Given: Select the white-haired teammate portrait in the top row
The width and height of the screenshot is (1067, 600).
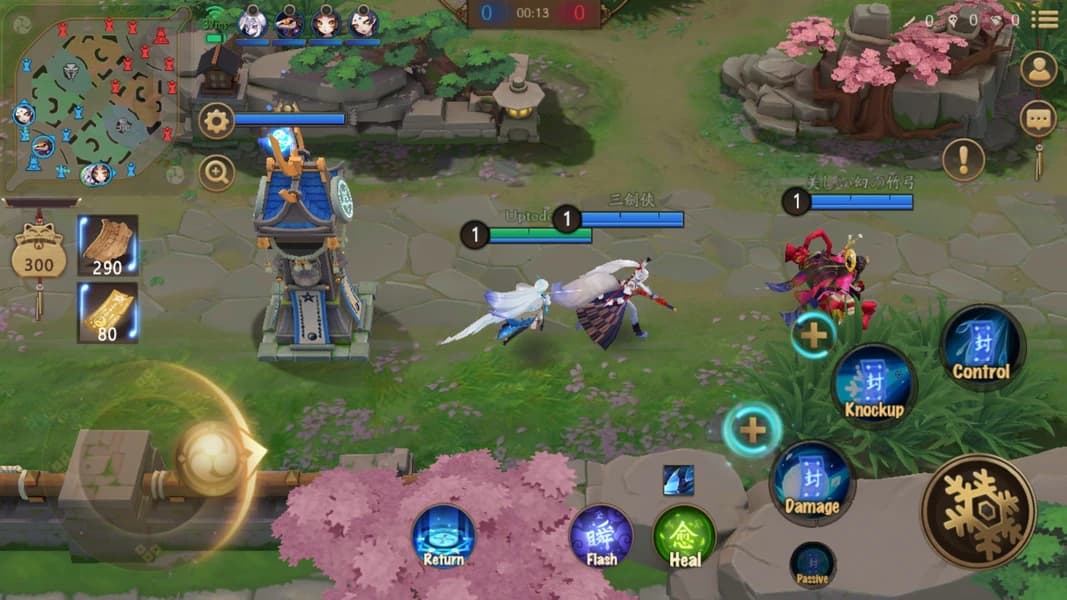Looking at the screenshot, I should (252, 21).
